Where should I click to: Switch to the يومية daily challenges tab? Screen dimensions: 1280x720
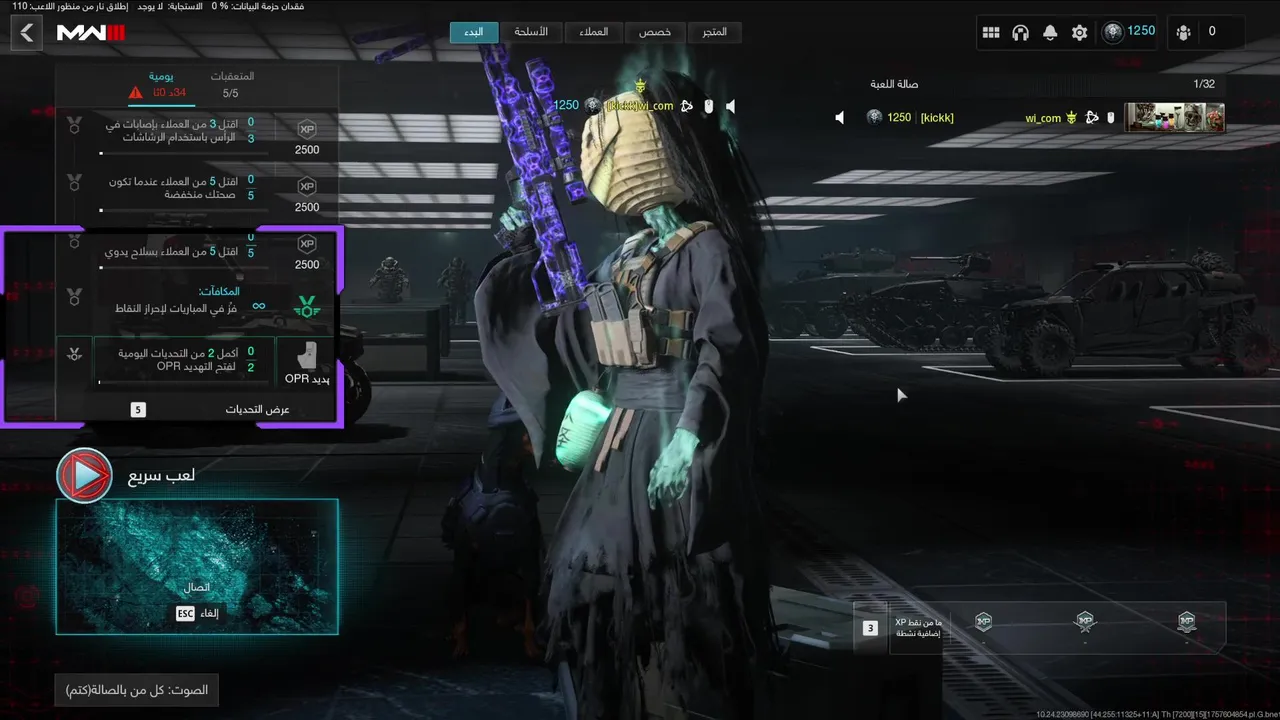coord(161,84)
